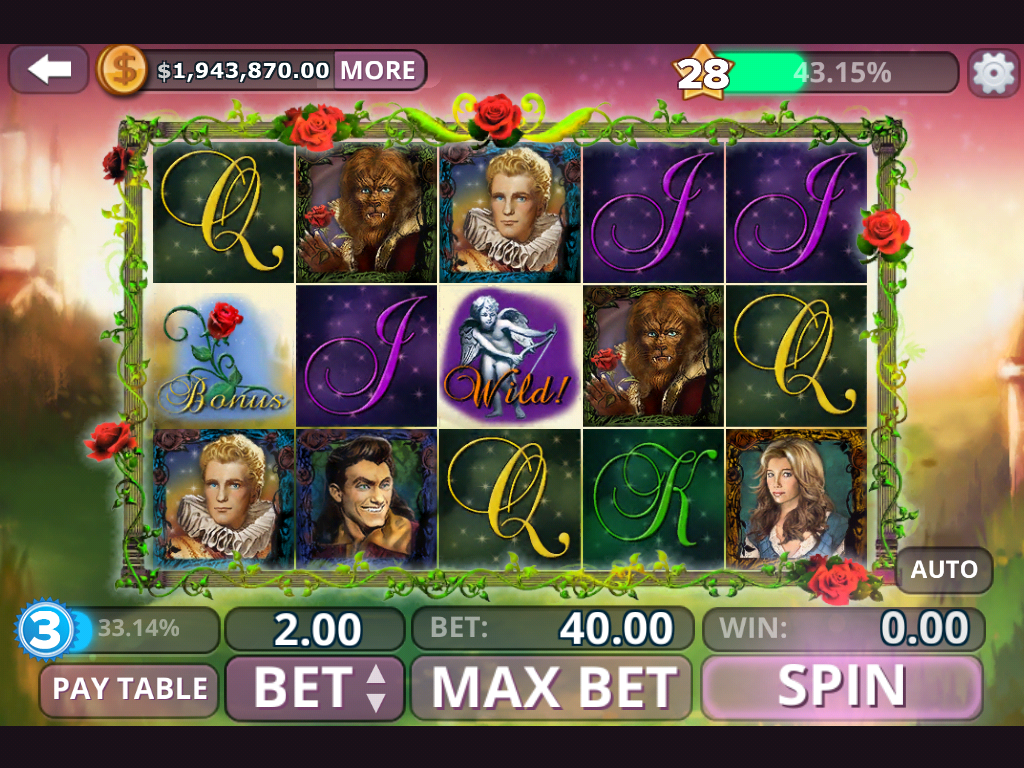The height and width of the screenshot is (768, 1024).
Task: Tap the gold dollar coin icon
Action: click(x=123, y=70)
